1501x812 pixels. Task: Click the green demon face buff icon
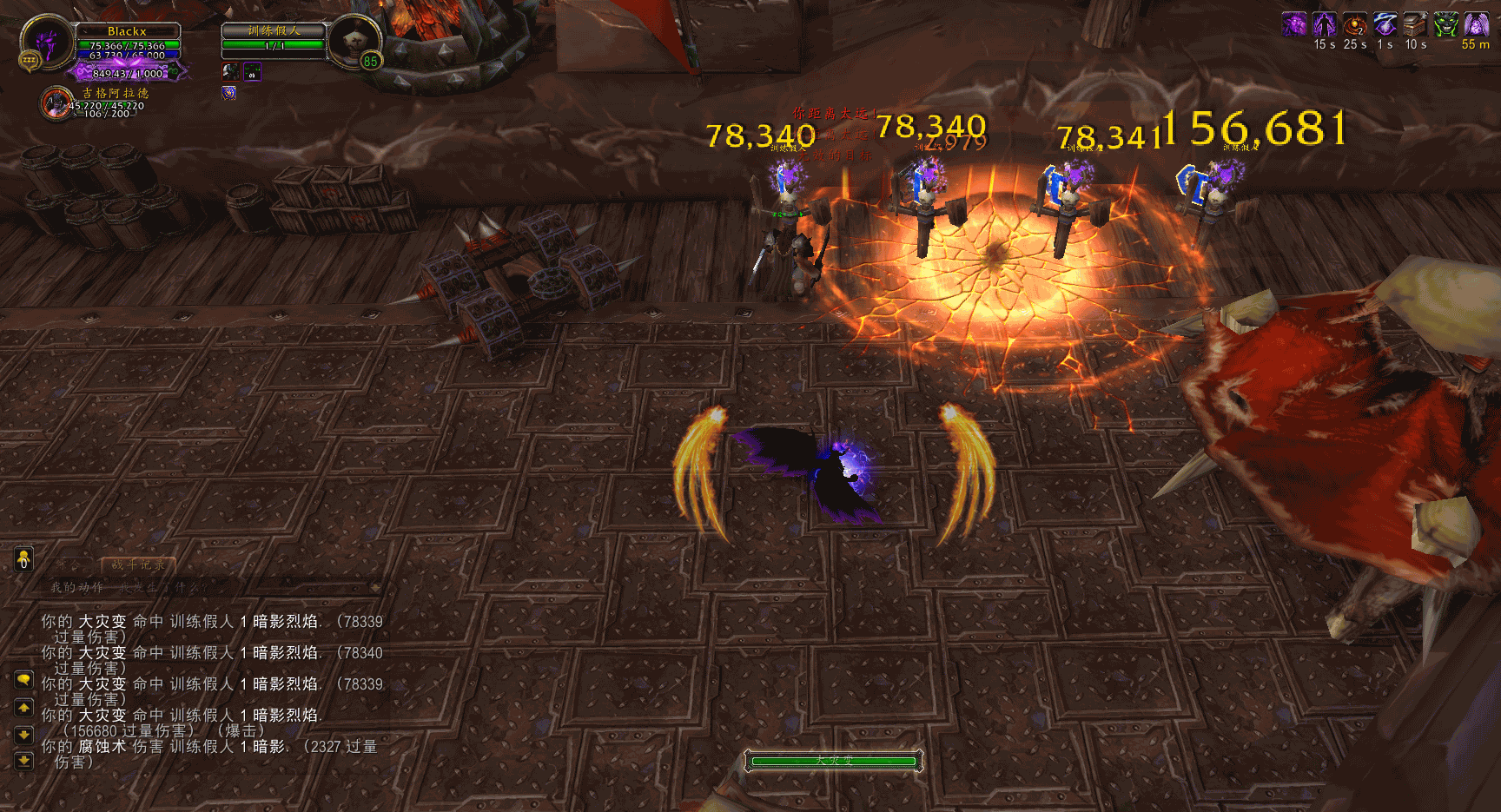click(1445, 24)
